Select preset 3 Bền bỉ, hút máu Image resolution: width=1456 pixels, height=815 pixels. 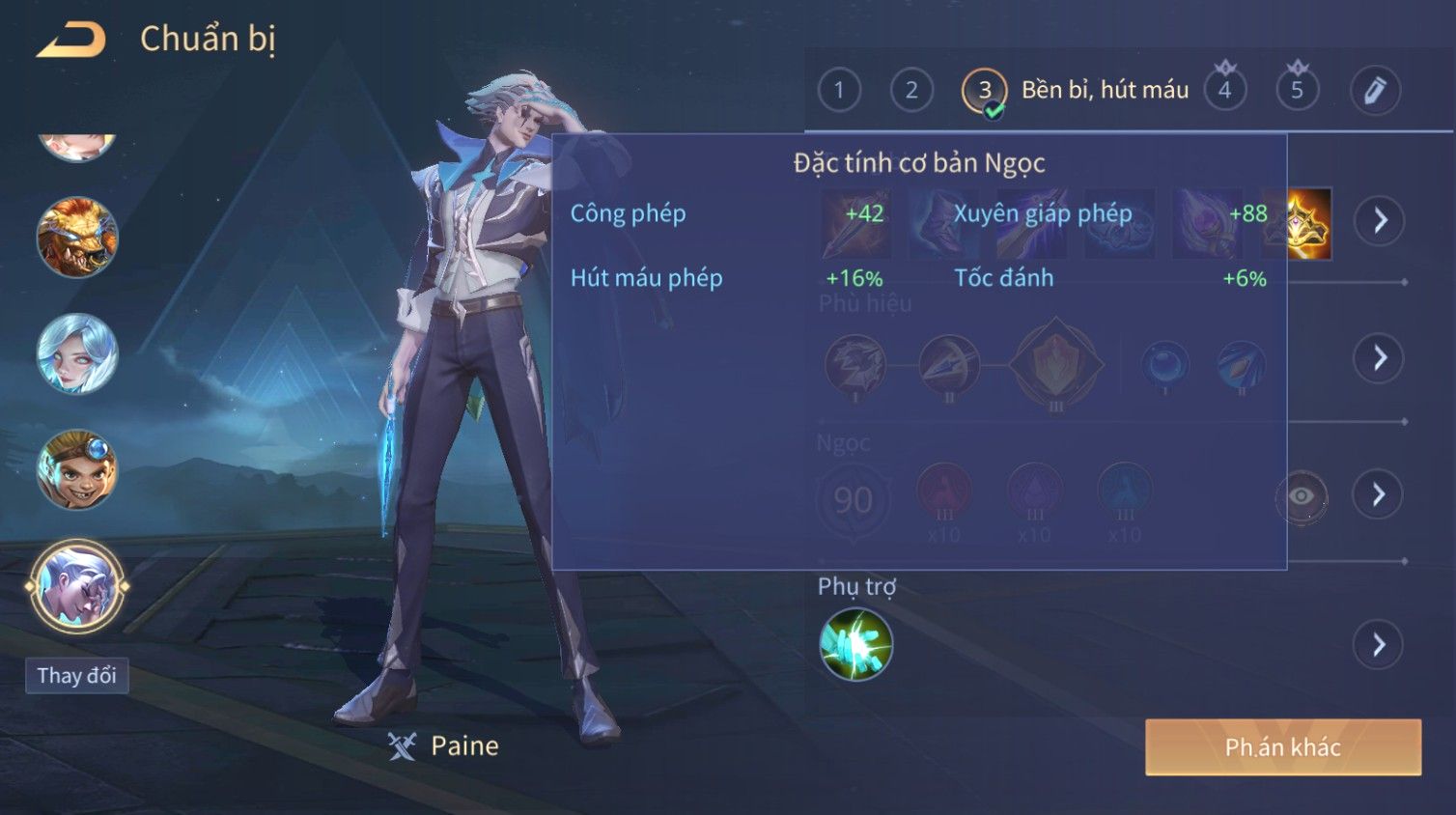tap(984, 91)
